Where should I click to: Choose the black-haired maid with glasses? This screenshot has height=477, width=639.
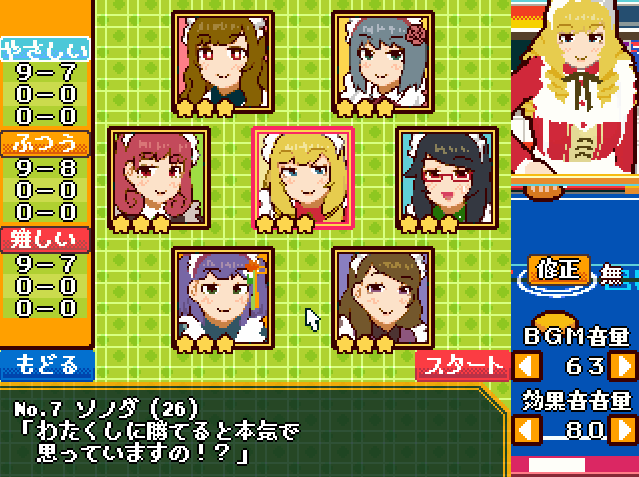447,178
